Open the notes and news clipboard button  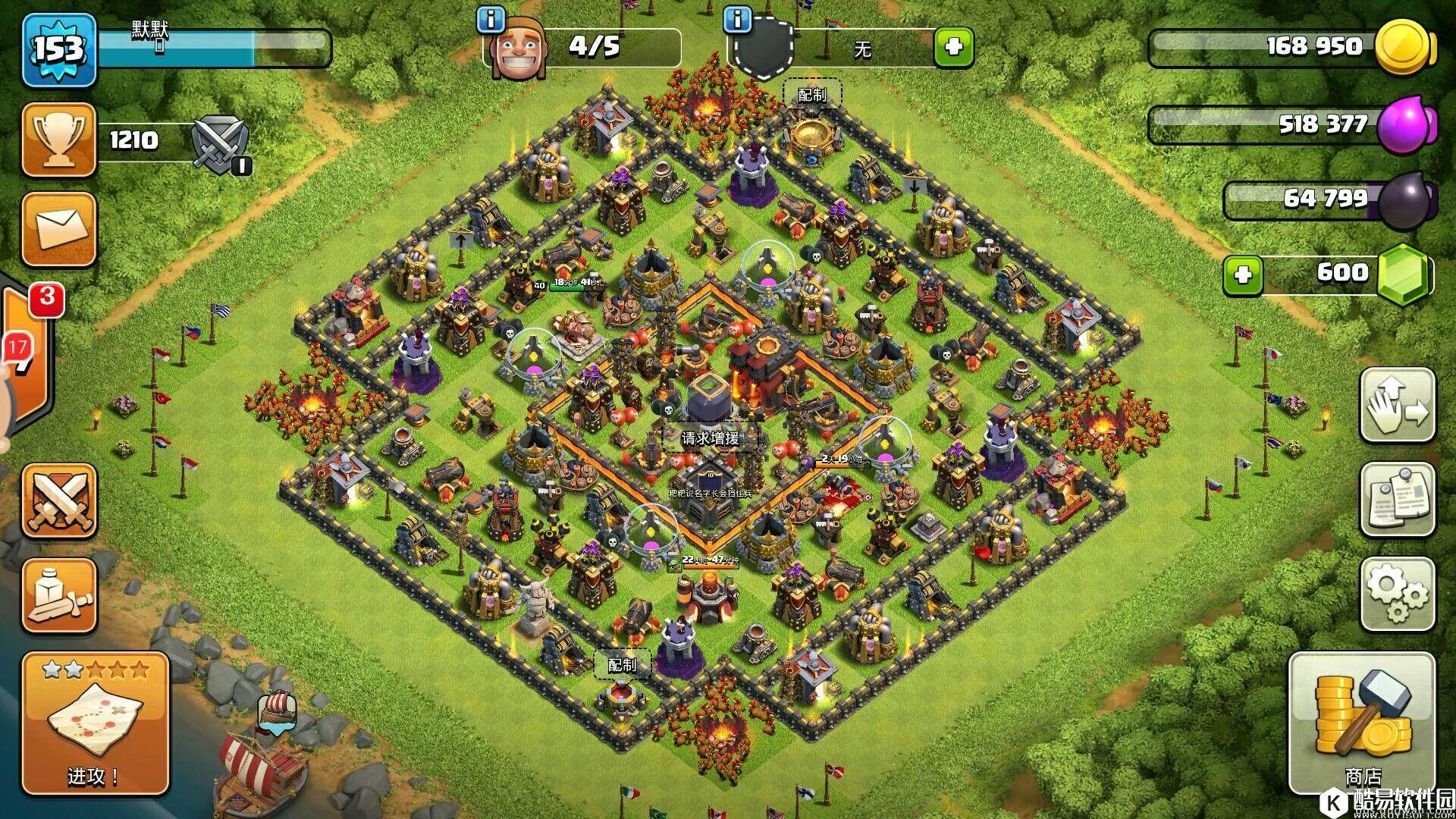(1397, 500)
